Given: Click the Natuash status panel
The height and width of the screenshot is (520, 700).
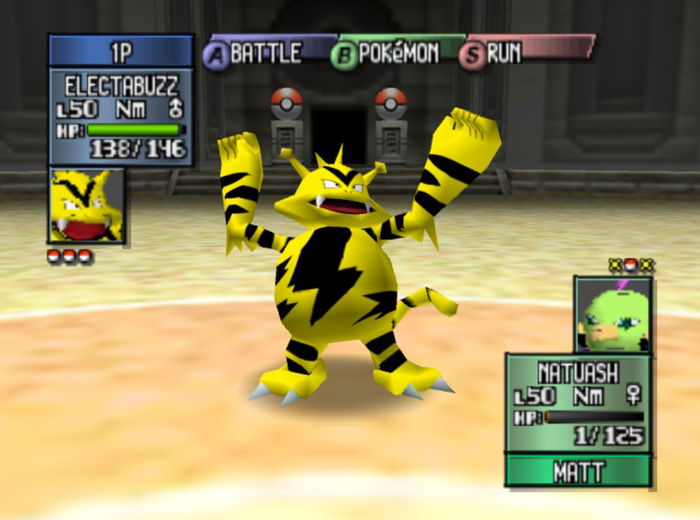Looking at the screenshot, I should click(x=578, y=402).
